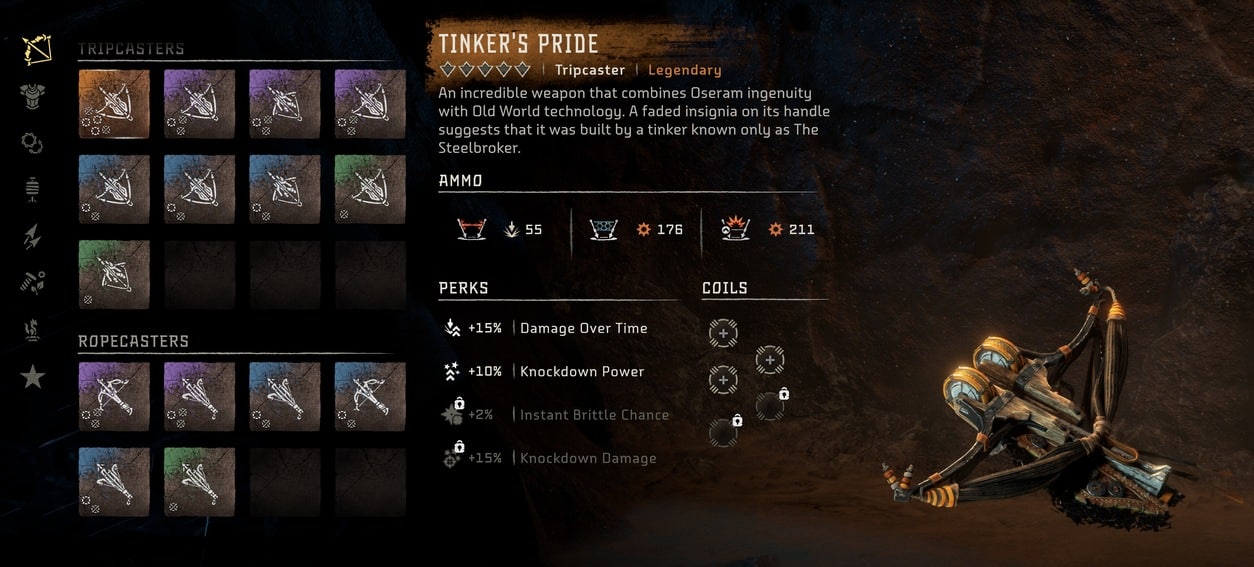The image size is (1254, 567).
Task: Select the green tripcaster alone in its row
Action: point(114,274)
